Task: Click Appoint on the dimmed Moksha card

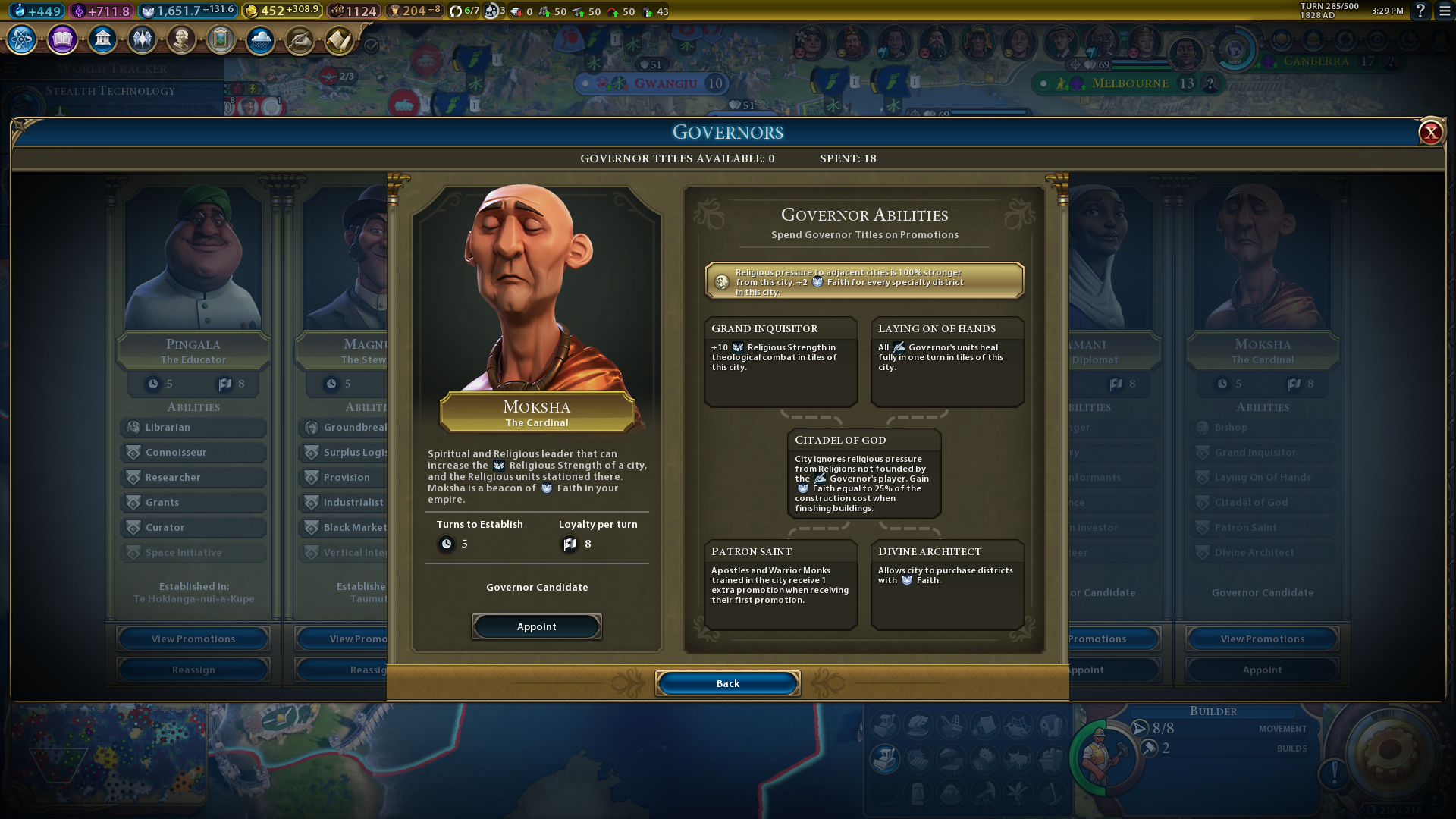Action: [x=1262, y=670]
